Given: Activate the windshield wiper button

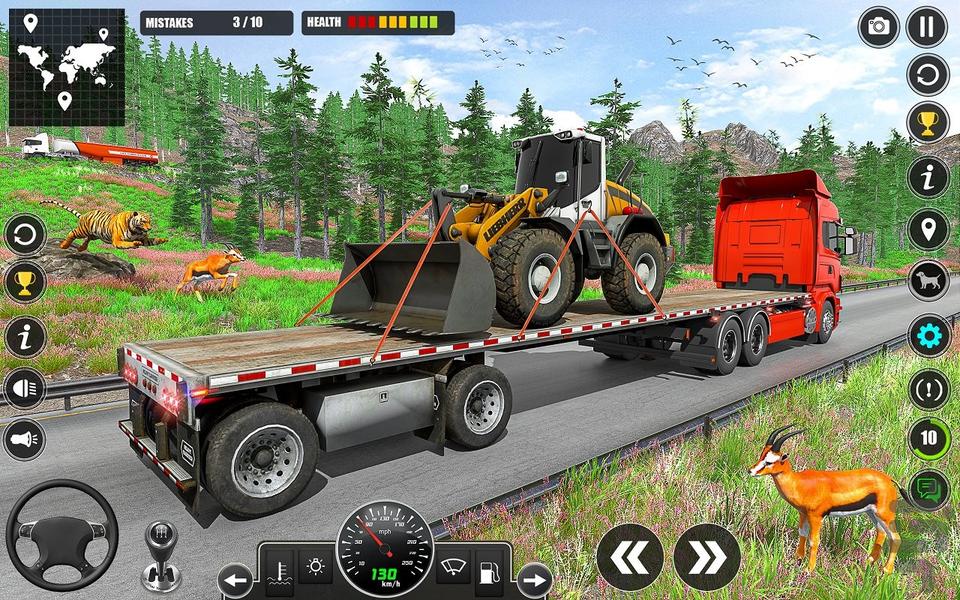Looking at the screenshot, I should pos(453,568).
